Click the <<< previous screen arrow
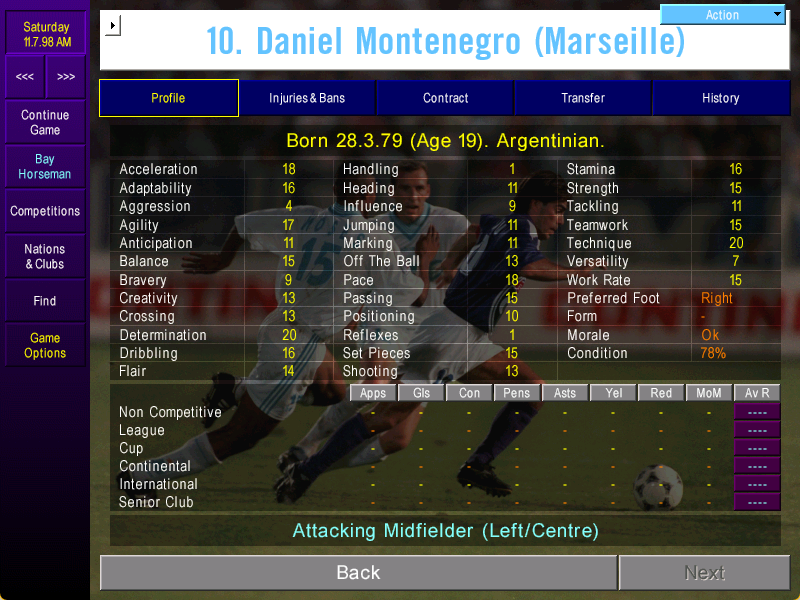The width and height of the screenshot is (800, 600). click(x=25, y=77)
